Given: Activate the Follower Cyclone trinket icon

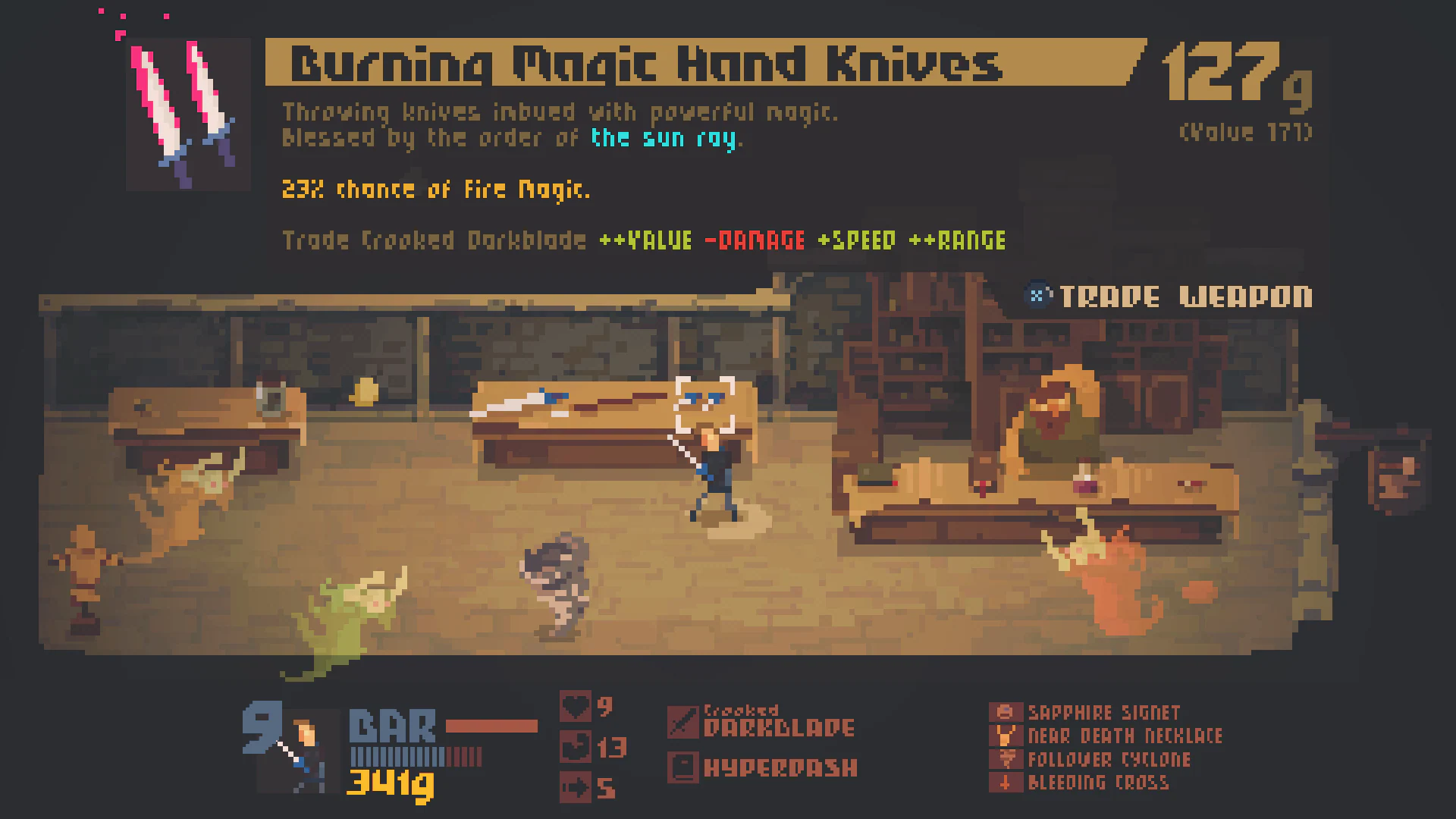Looking at the screenshot, I should click(1006, 758).
